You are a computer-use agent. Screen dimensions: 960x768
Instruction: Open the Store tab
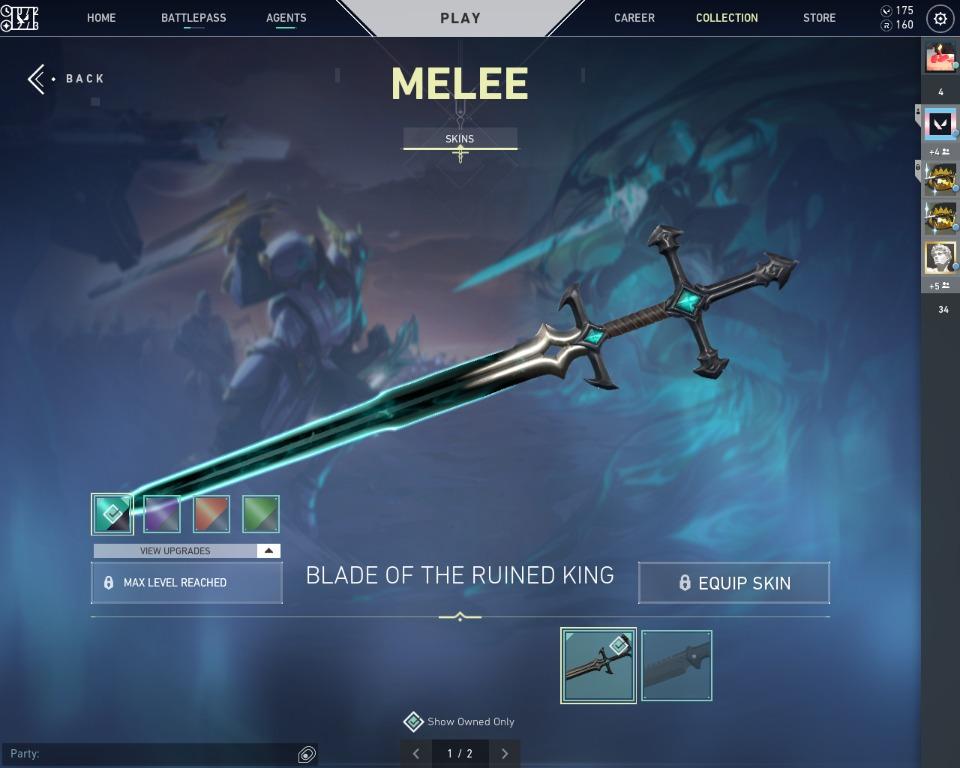coord(819,18)
